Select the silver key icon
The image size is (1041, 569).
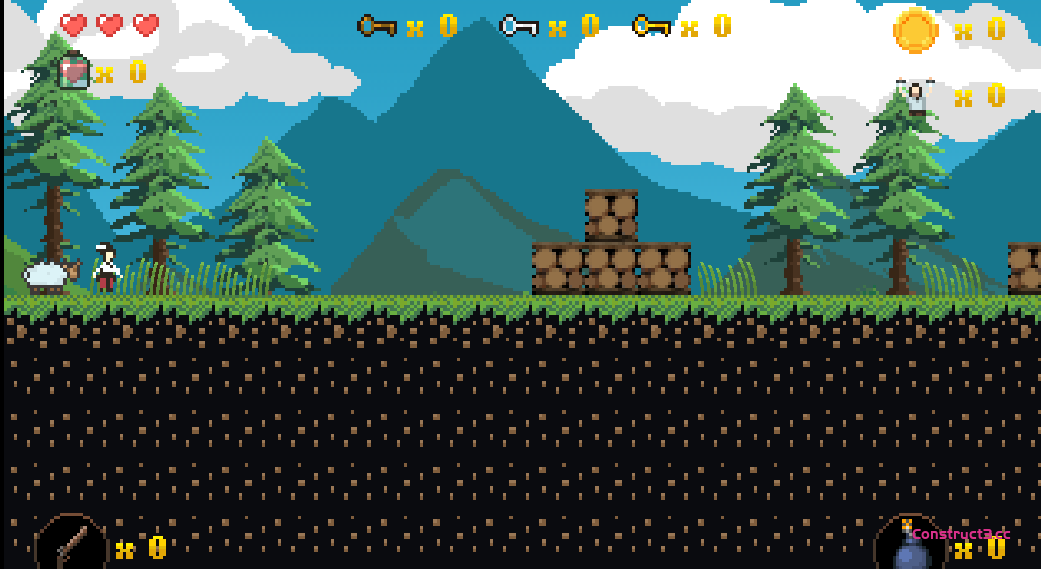pyautogui.click(x=519, y=26)
